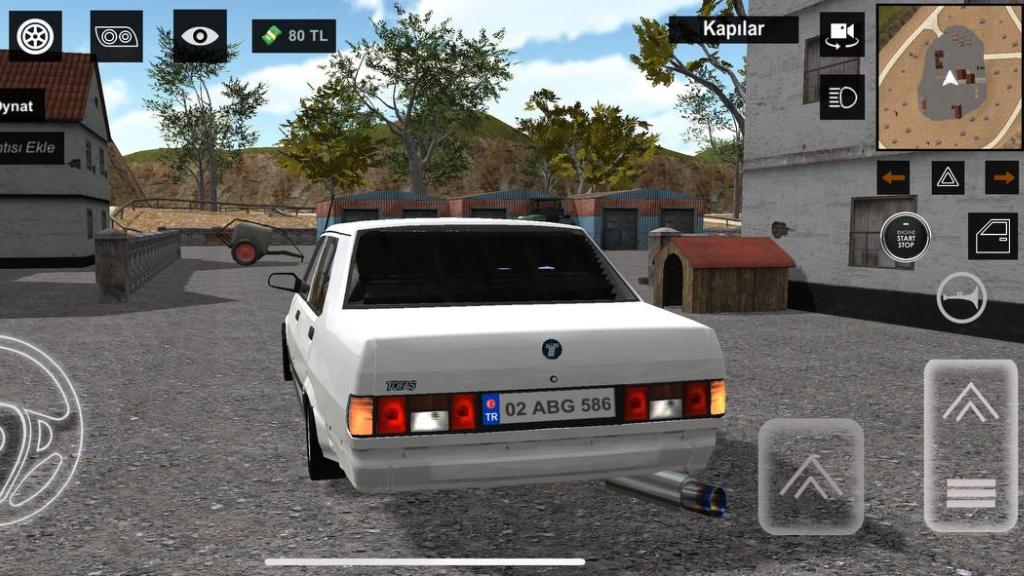Open the wheel customization menu

coord(35,36)
